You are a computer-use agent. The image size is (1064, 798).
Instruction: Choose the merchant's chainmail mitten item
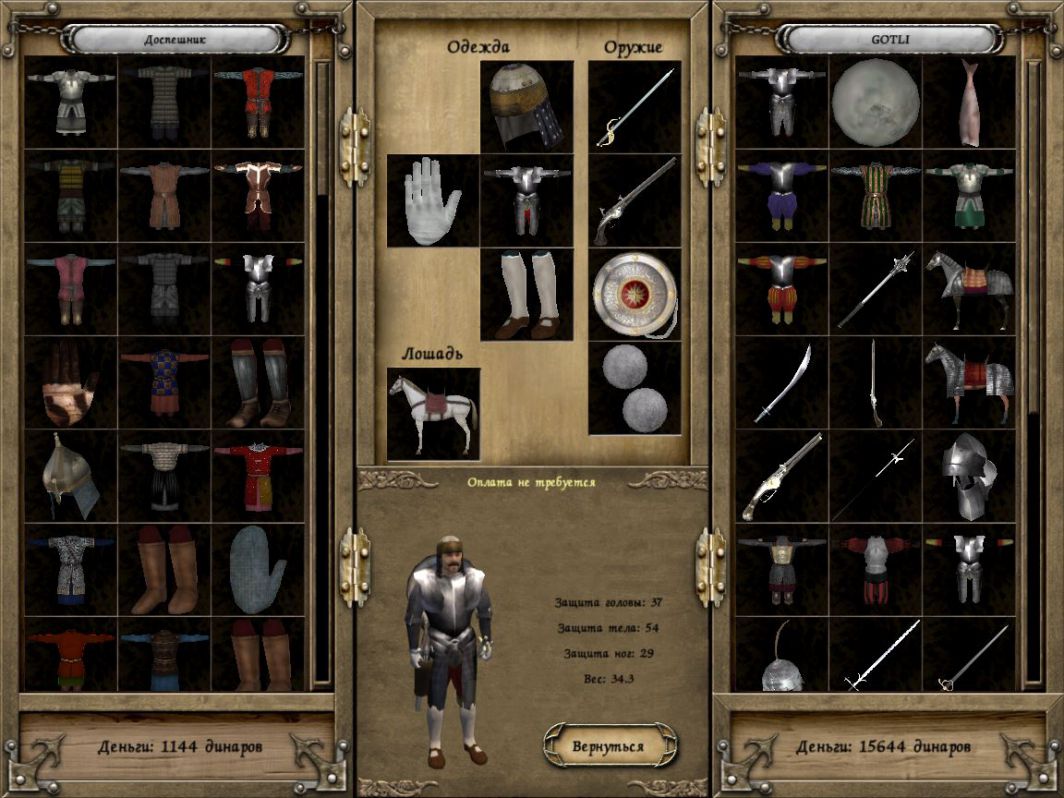pyautogui.click(x=257, y=571)
